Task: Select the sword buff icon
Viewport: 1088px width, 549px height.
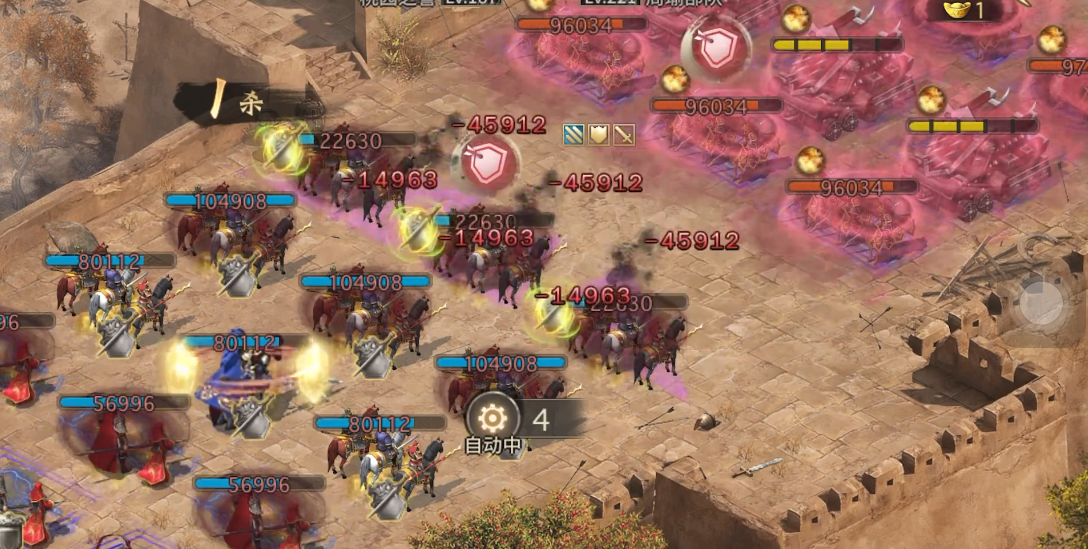Action: (624, 134)
